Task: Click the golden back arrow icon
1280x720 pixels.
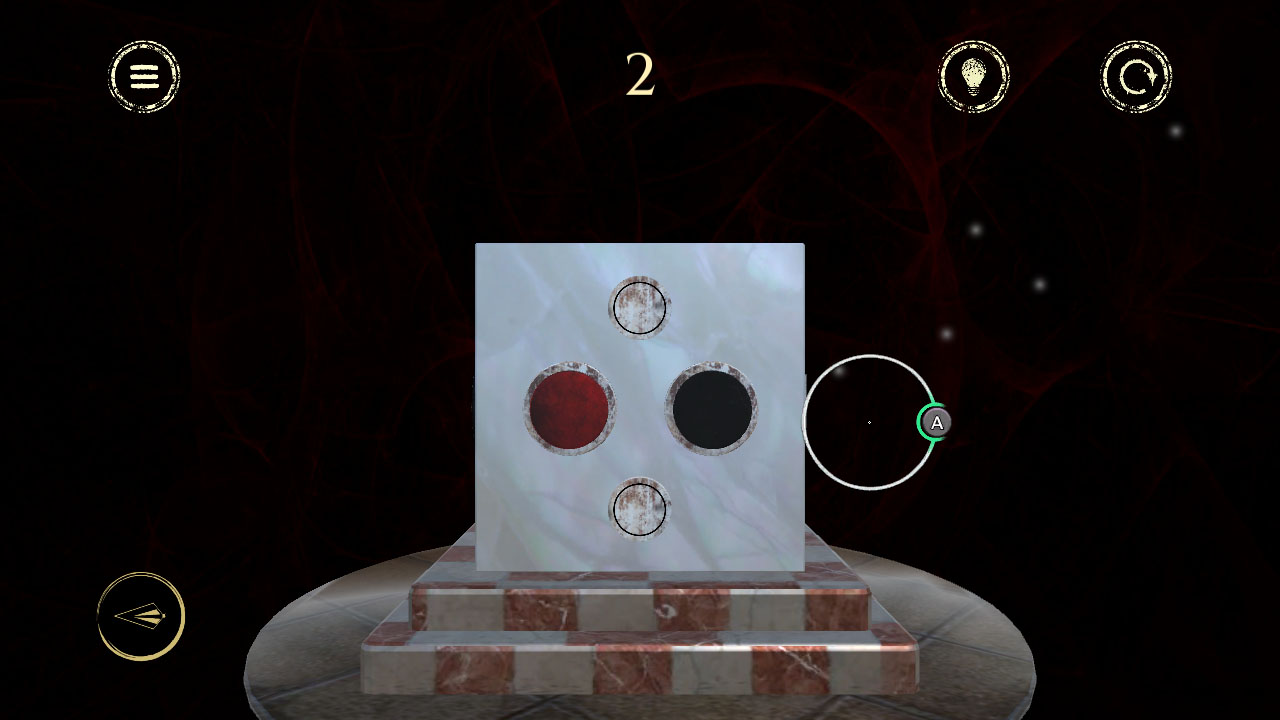Action: (140, 616)
